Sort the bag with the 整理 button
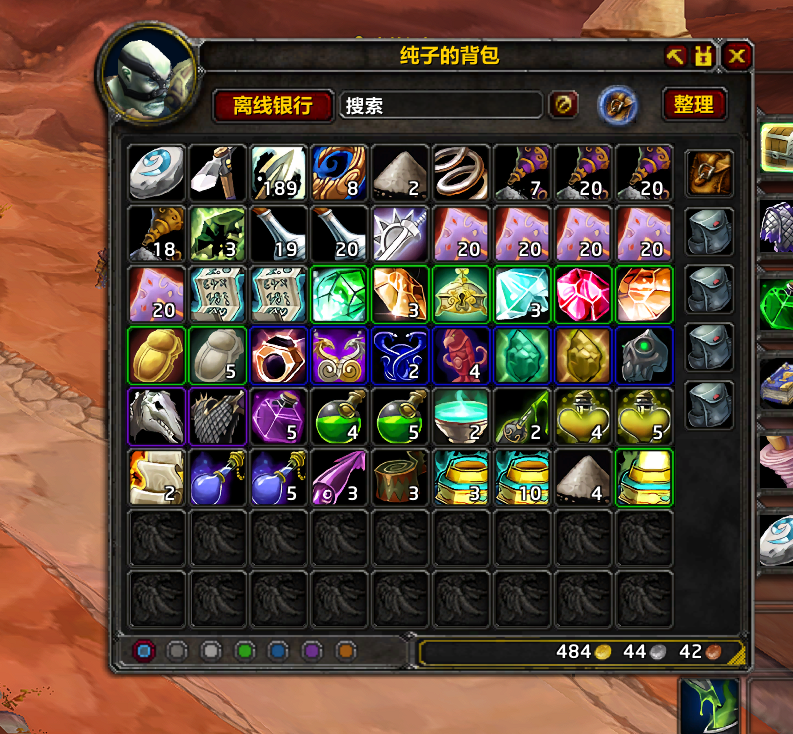 pos(693,105)
